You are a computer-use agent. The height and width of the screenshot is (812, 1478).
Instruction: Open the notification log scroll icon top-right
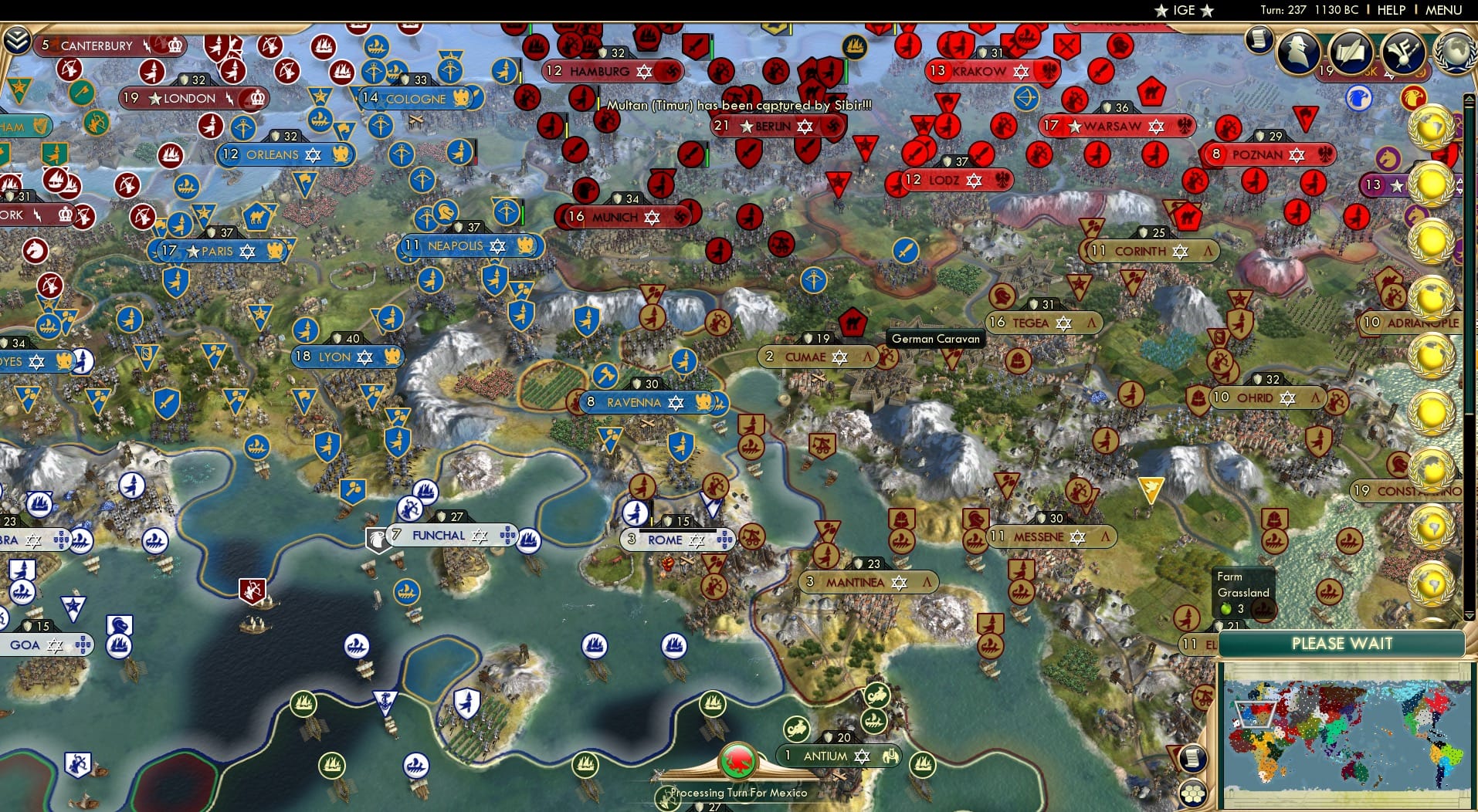point(1259,40)
